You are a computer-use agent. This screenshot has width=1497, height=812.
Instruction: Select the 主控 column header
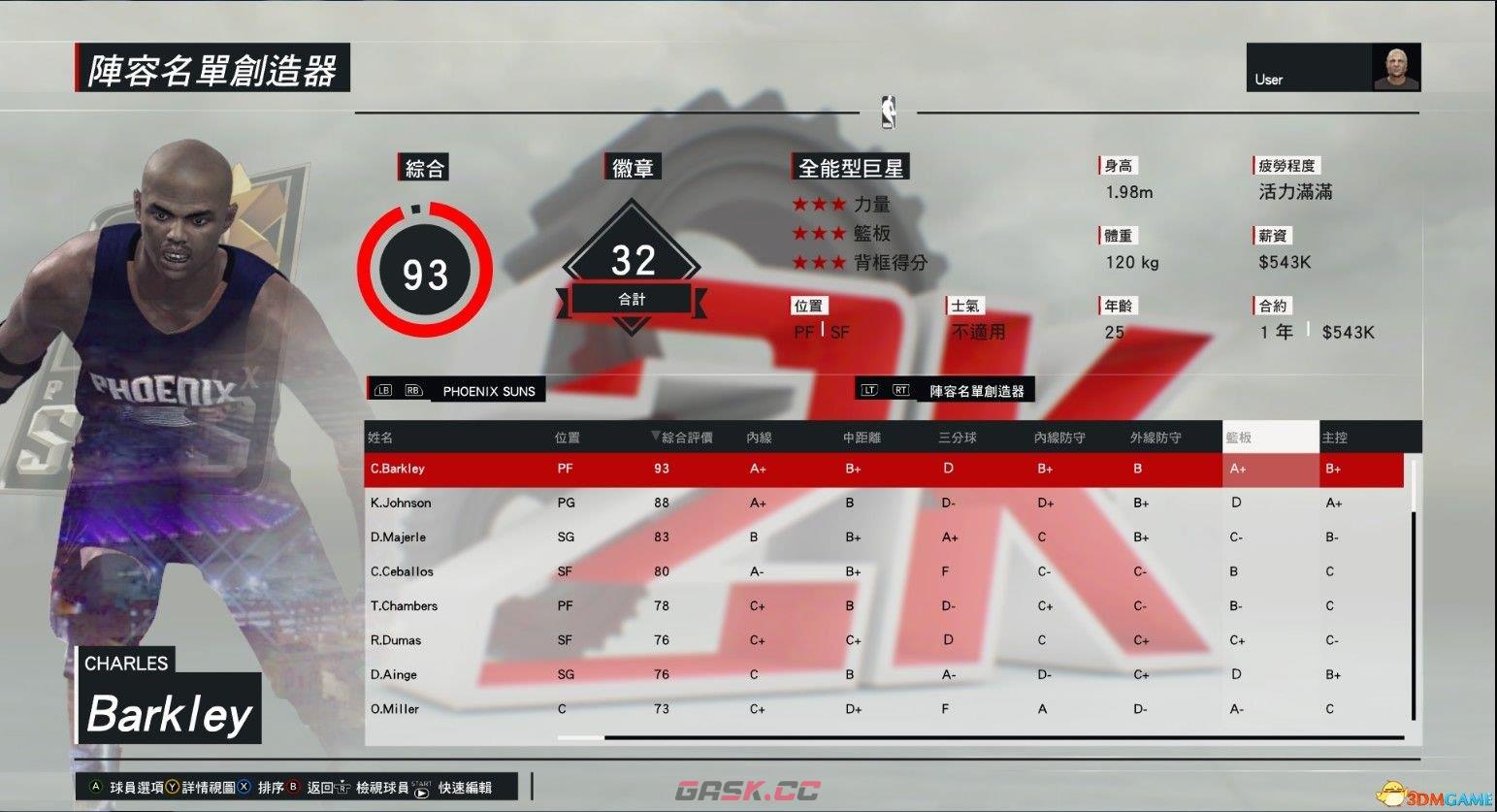(x=1337, y=437)
